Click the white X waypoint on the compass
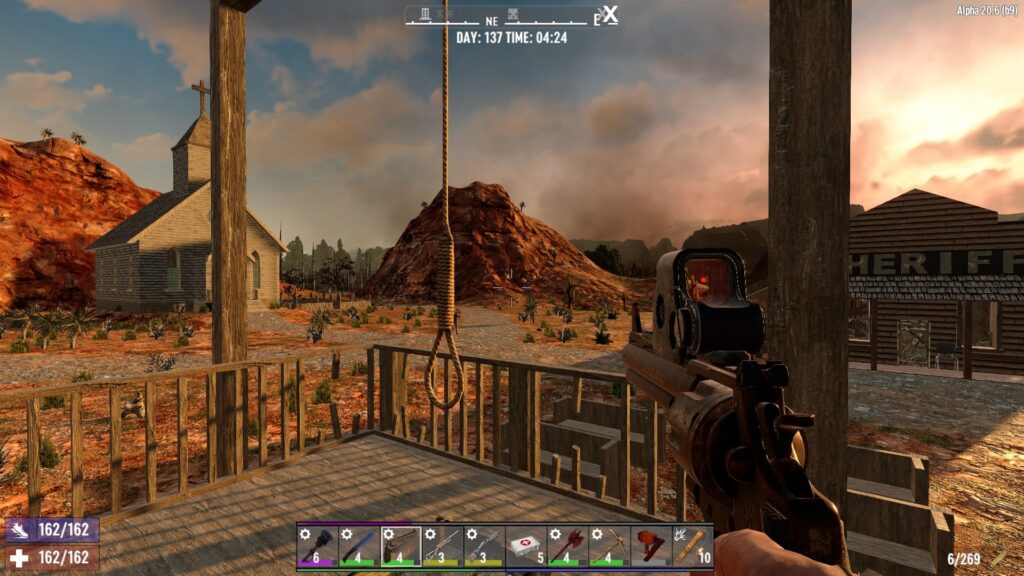Image resolution: width=1024 pixels, height=576 pixels. [x=609, y=15]
